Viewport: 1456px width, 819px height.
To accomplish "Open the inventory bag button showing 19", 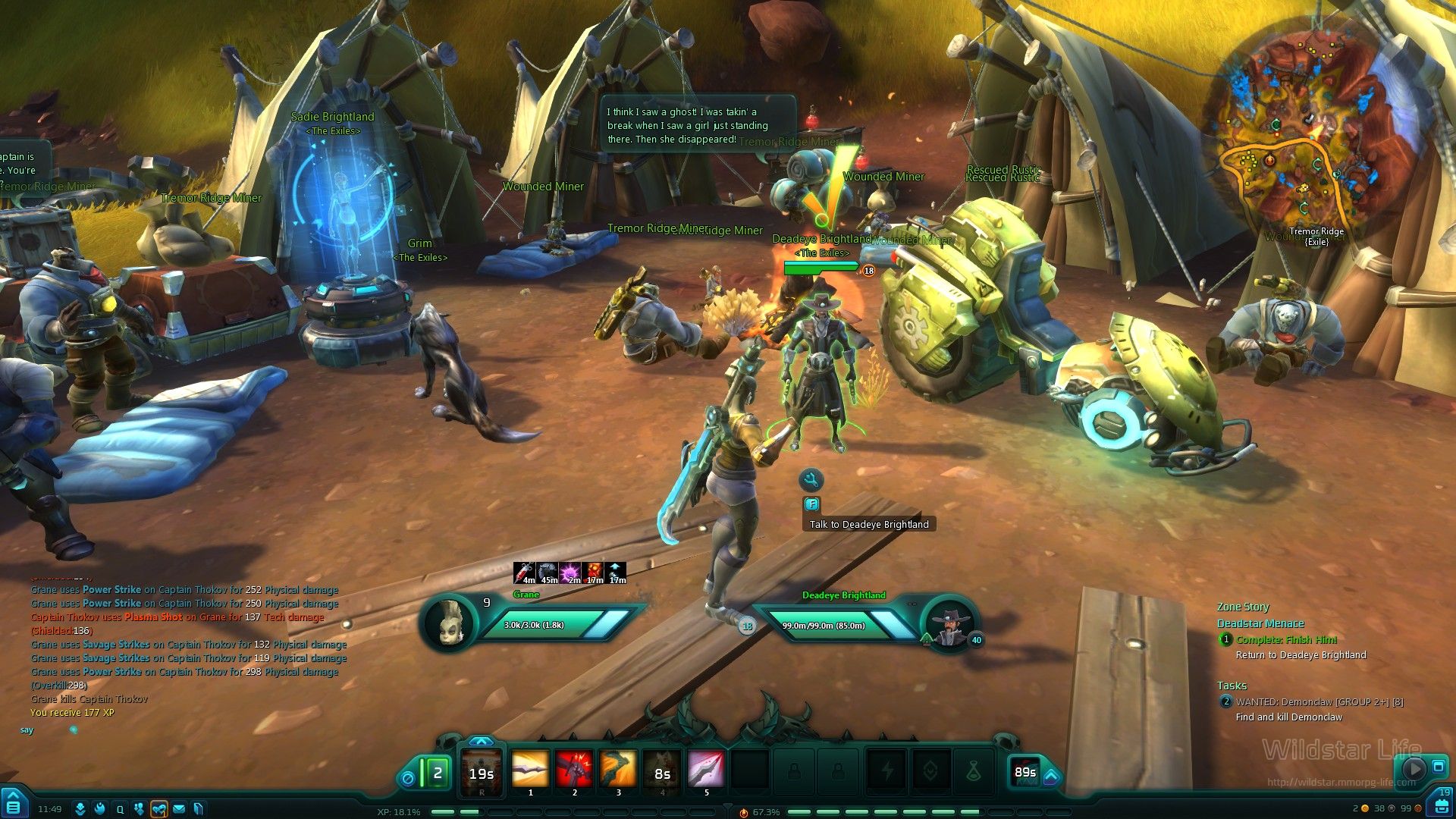I will 1442,803.
